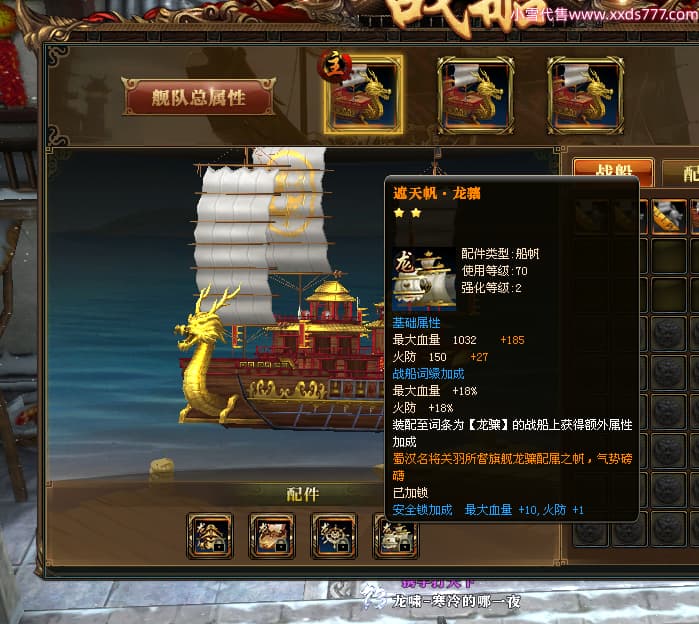Select the parchment-coloured accessory slot
Image resolution: width=699 pixels, height=624 pixels.
[x=272, y=536]
